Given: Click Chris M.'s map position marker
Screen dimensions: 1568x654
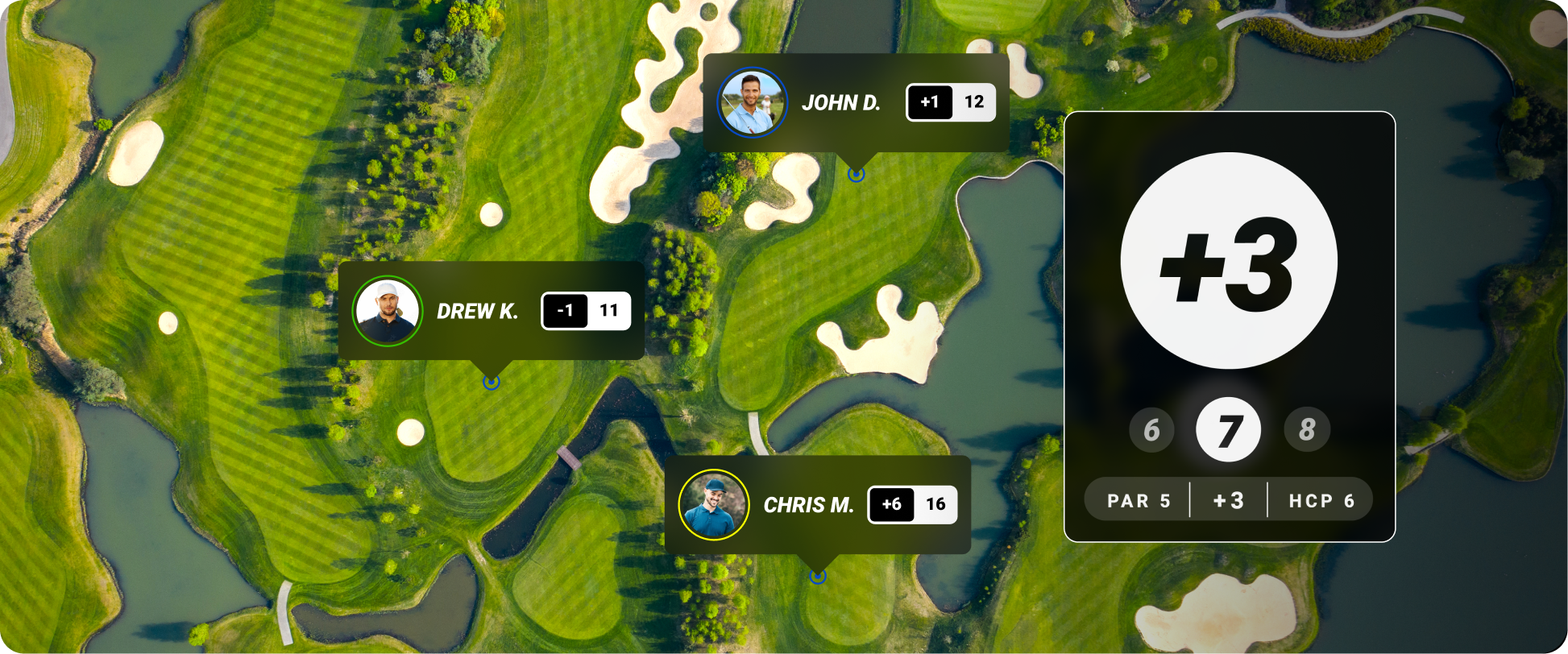Looking at the screenshot, I should 818,576.
